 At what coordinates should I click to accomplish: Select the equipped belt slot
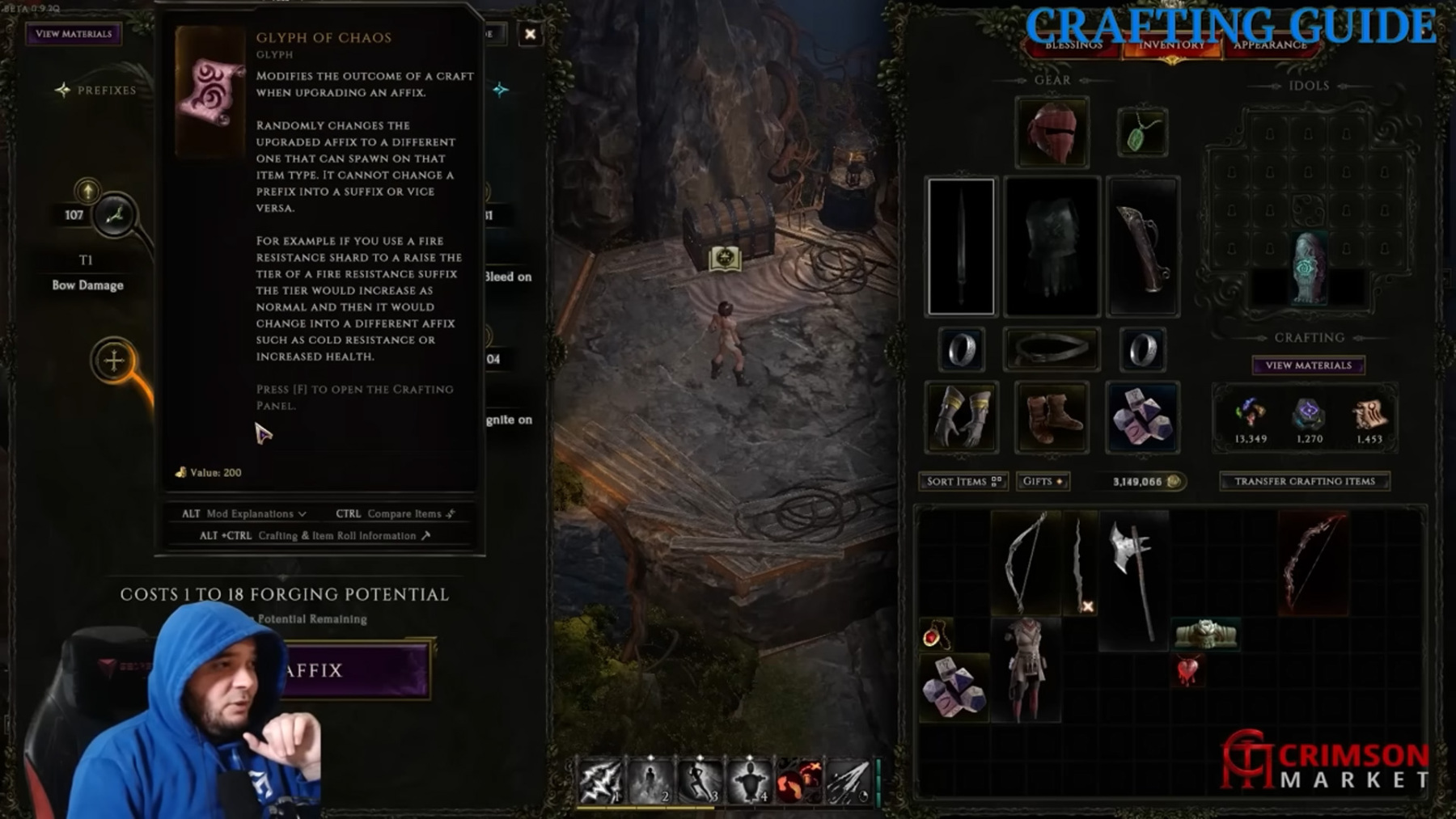(1052, 349)
